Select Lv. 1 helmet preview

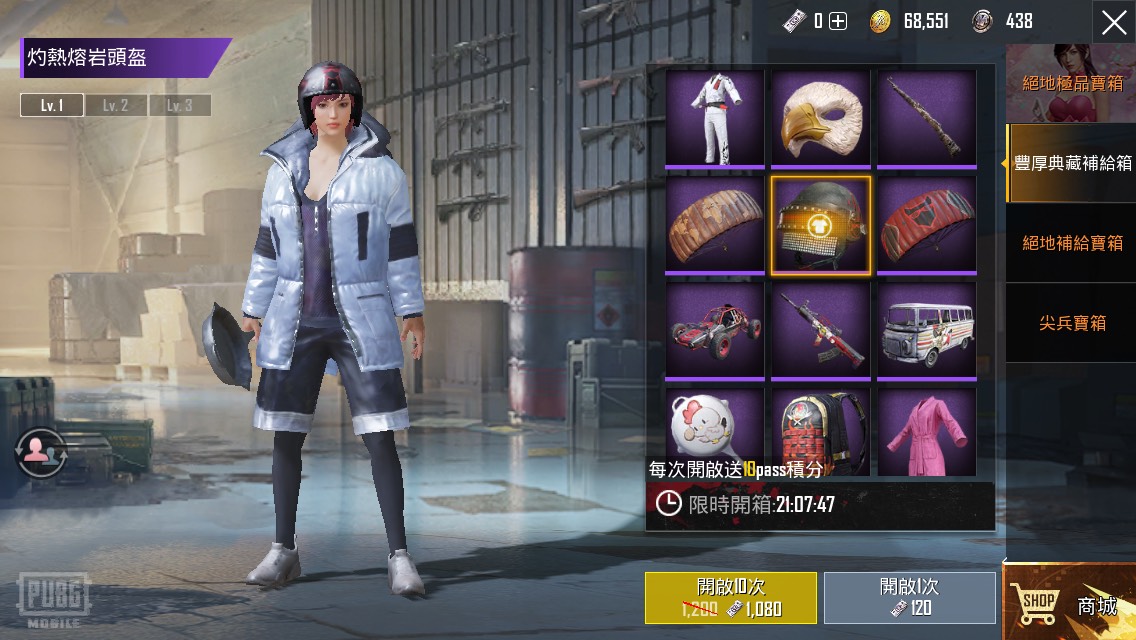[52, 105]
